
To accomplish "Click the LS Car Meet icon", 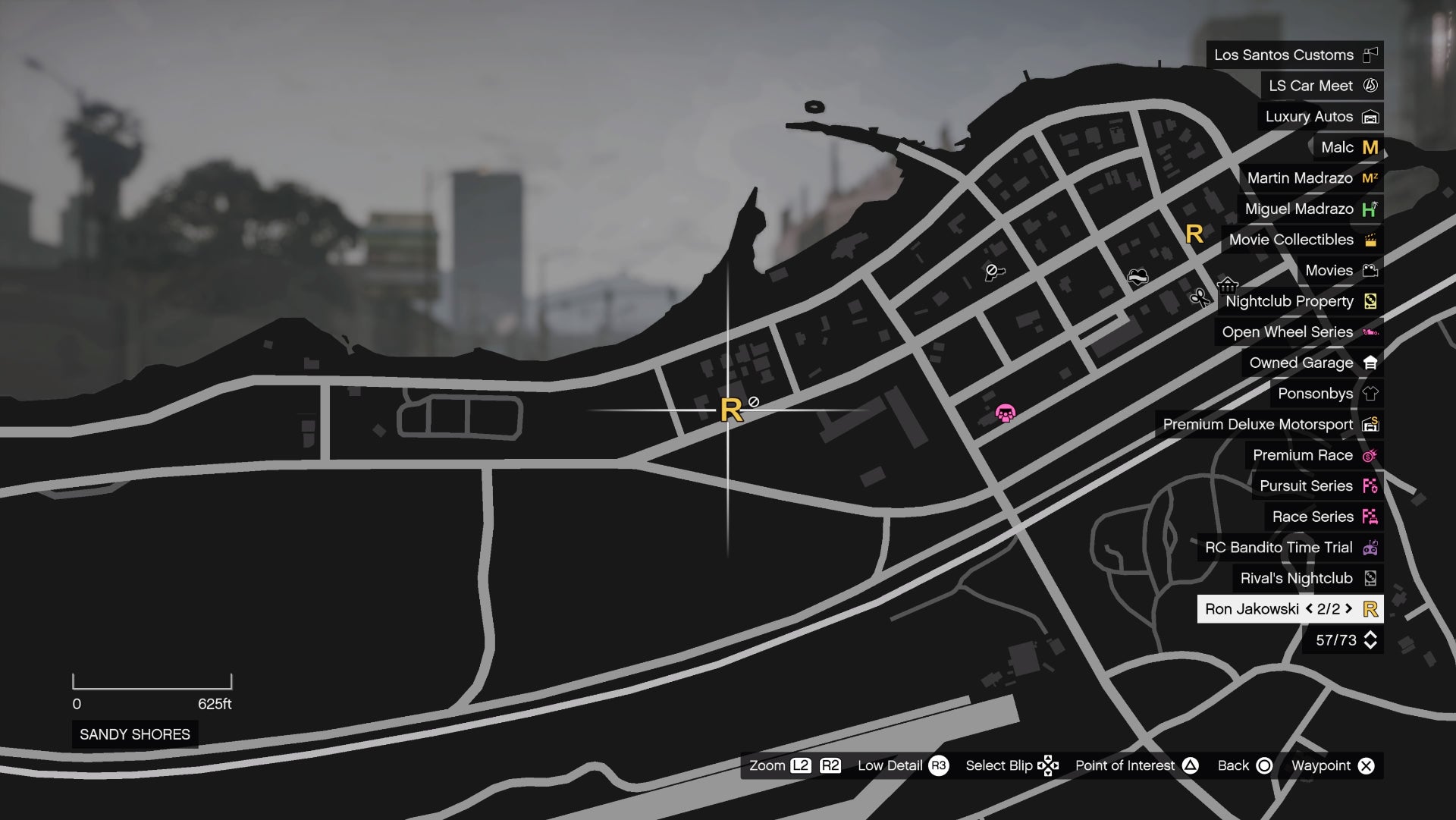I will 1370,86.
